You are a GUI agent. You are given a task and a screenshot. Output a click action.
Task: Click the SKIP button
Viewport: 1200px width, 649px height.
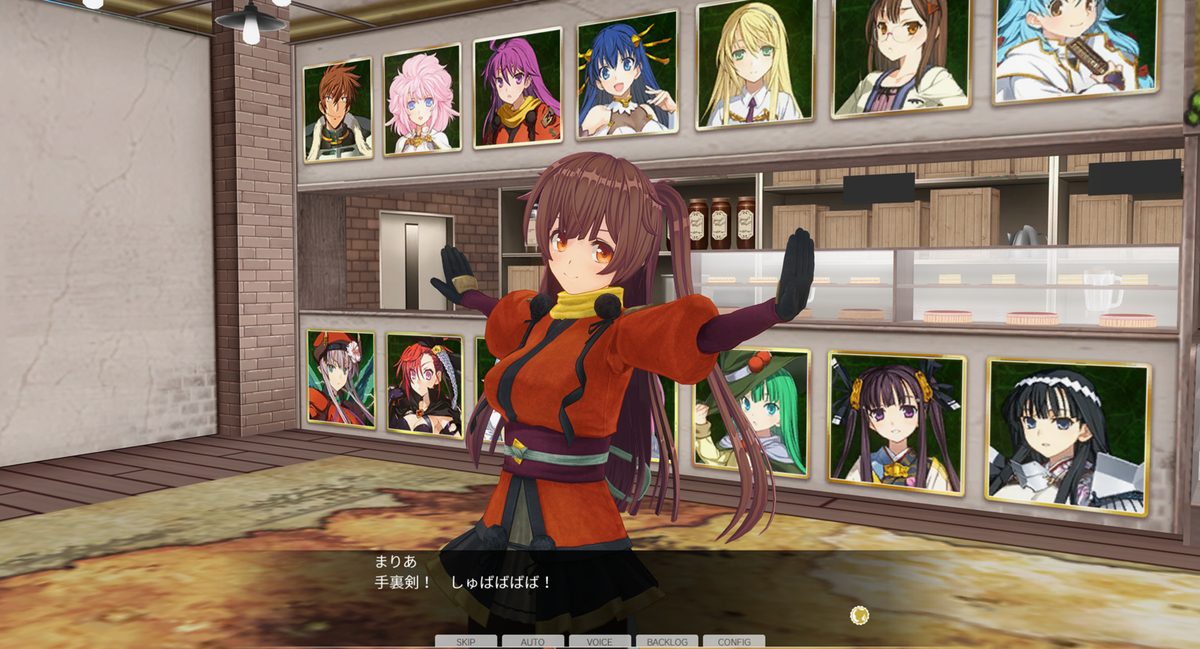(x=465, y=641)
